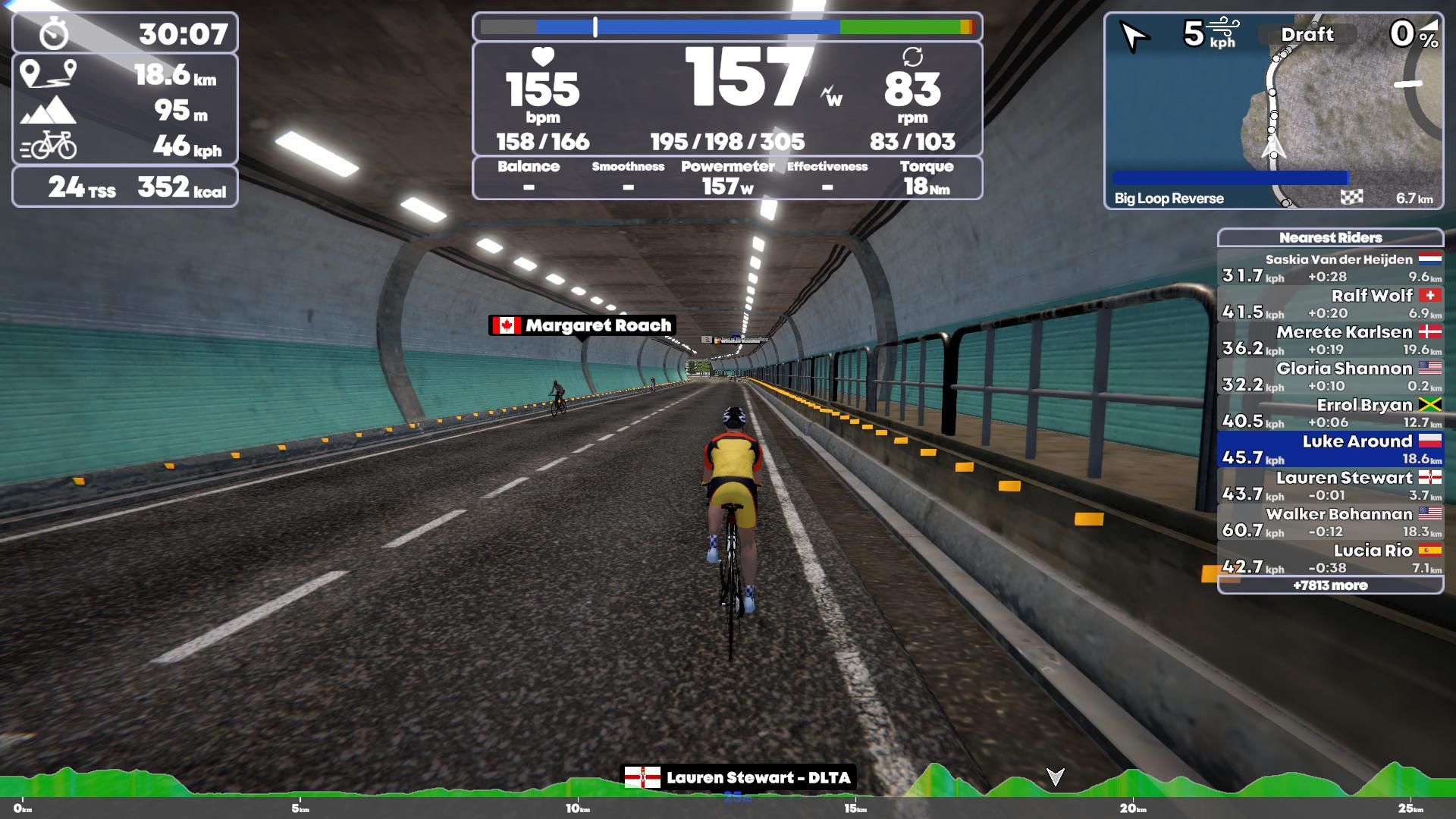The height and width of the screenshot is (819, 1456).
Task: Select the Balance metric label
Action: [529, 167]
